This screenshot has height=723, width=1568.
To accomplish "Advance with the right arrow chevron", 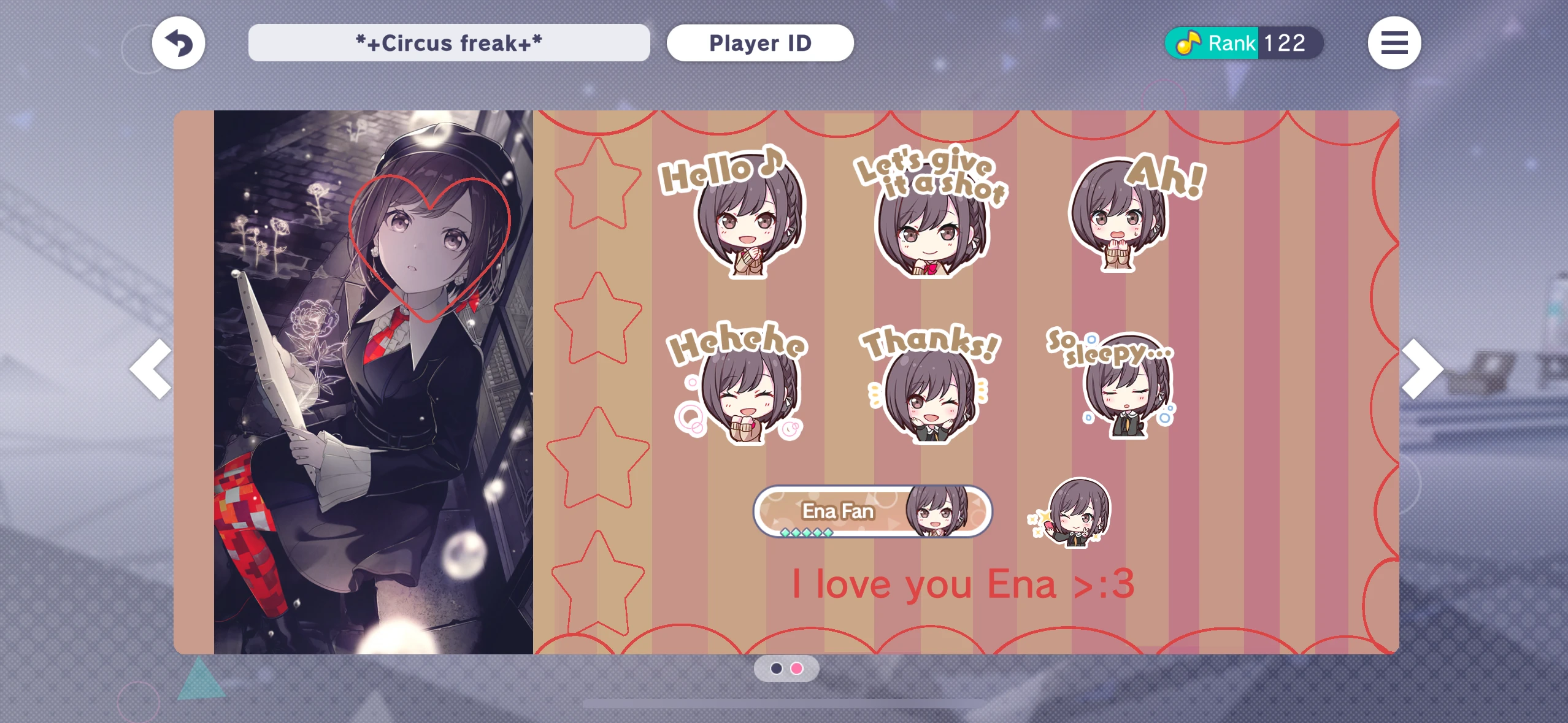I will click(x=1423, y=368).
